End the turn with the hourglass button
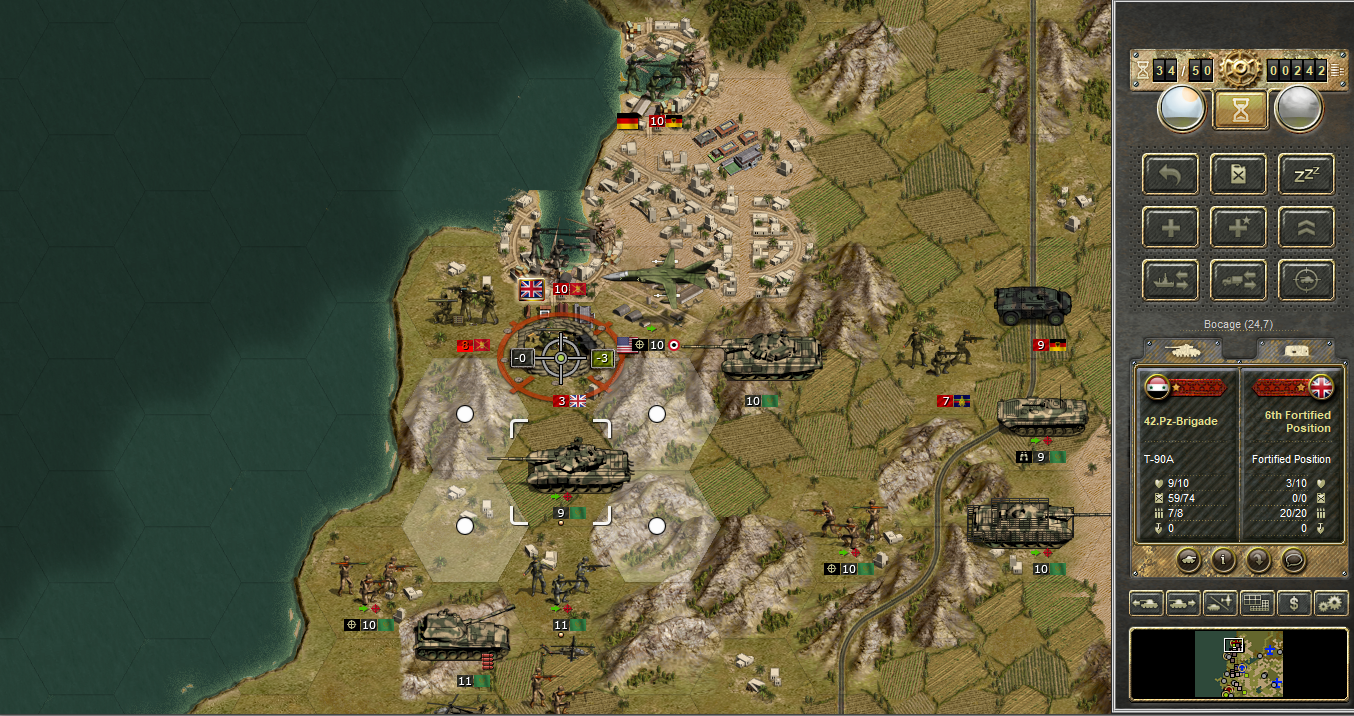The image size is (1354, 716). (x=1240, y=109)
